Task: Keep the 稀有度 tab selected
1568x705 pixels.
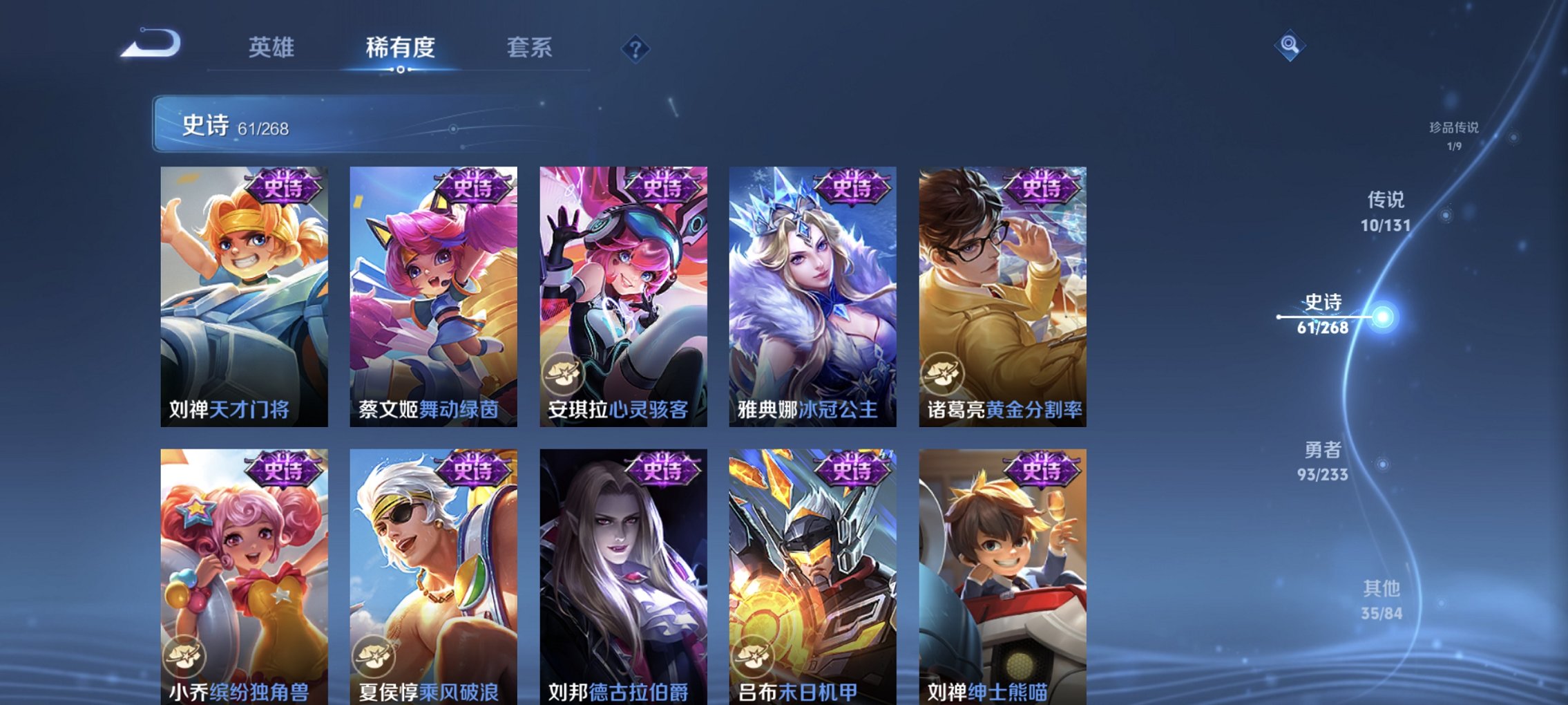Action: tap(399, 49)
